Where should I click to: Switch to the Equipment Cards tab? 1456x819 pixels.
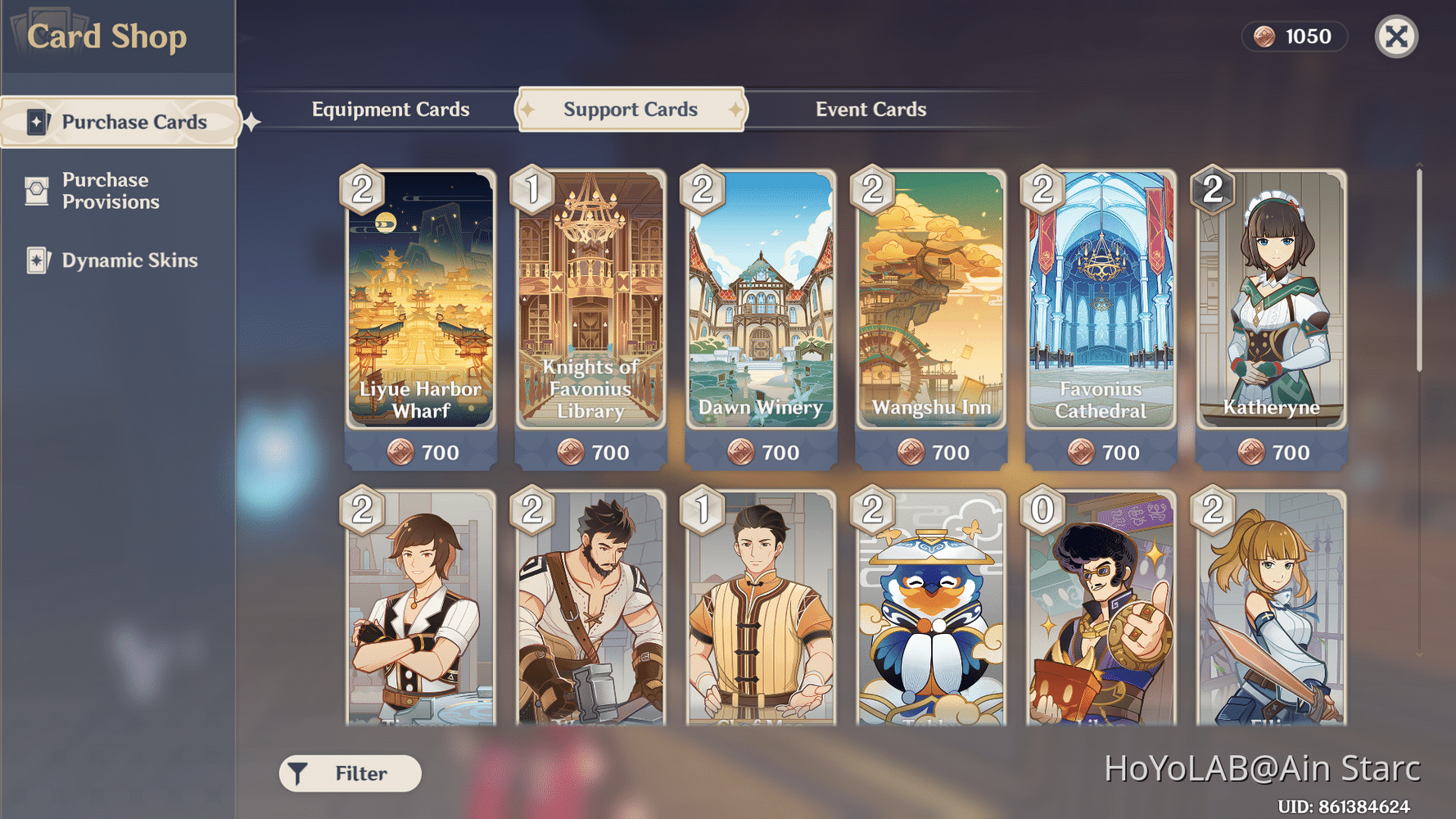391,109
